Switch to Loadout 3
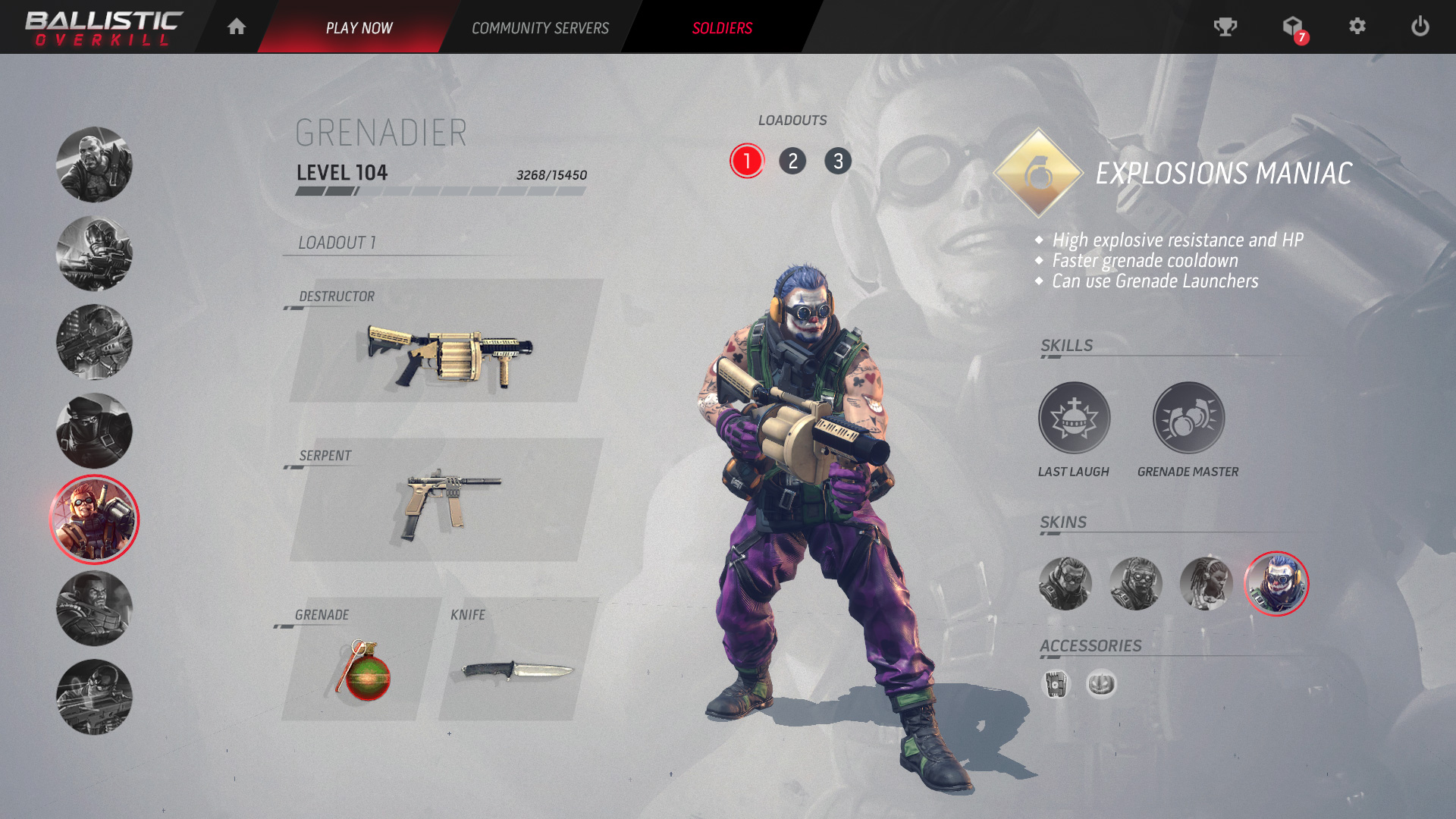The height and width of the screenshot is (819, 1456). (838, 161)
